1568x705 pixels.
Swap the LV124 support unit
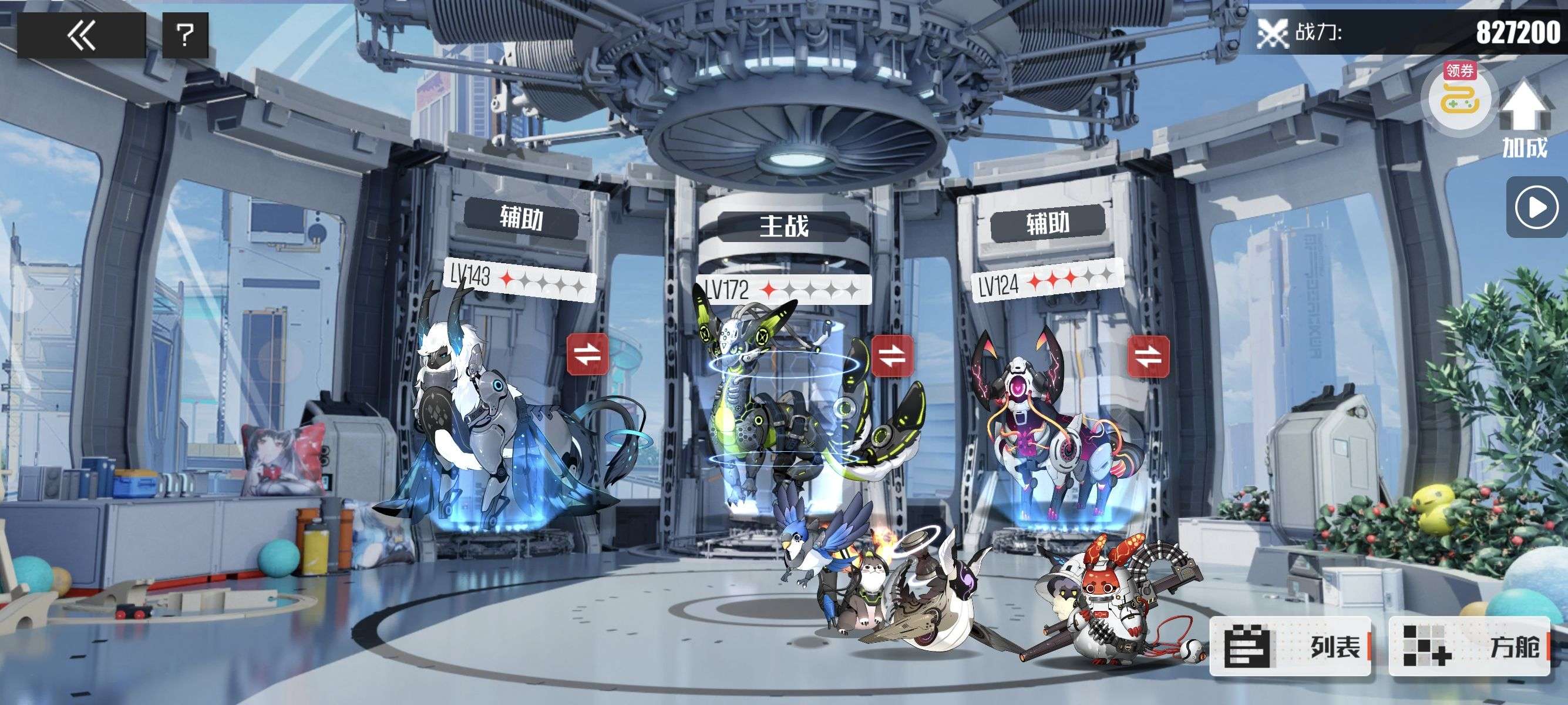[1148, 357]
